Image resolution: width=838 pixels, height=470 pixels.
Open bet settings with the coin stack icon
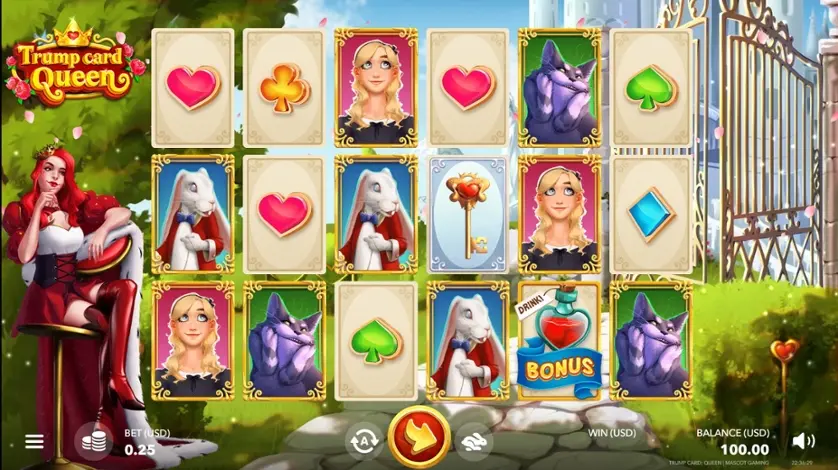93,441
